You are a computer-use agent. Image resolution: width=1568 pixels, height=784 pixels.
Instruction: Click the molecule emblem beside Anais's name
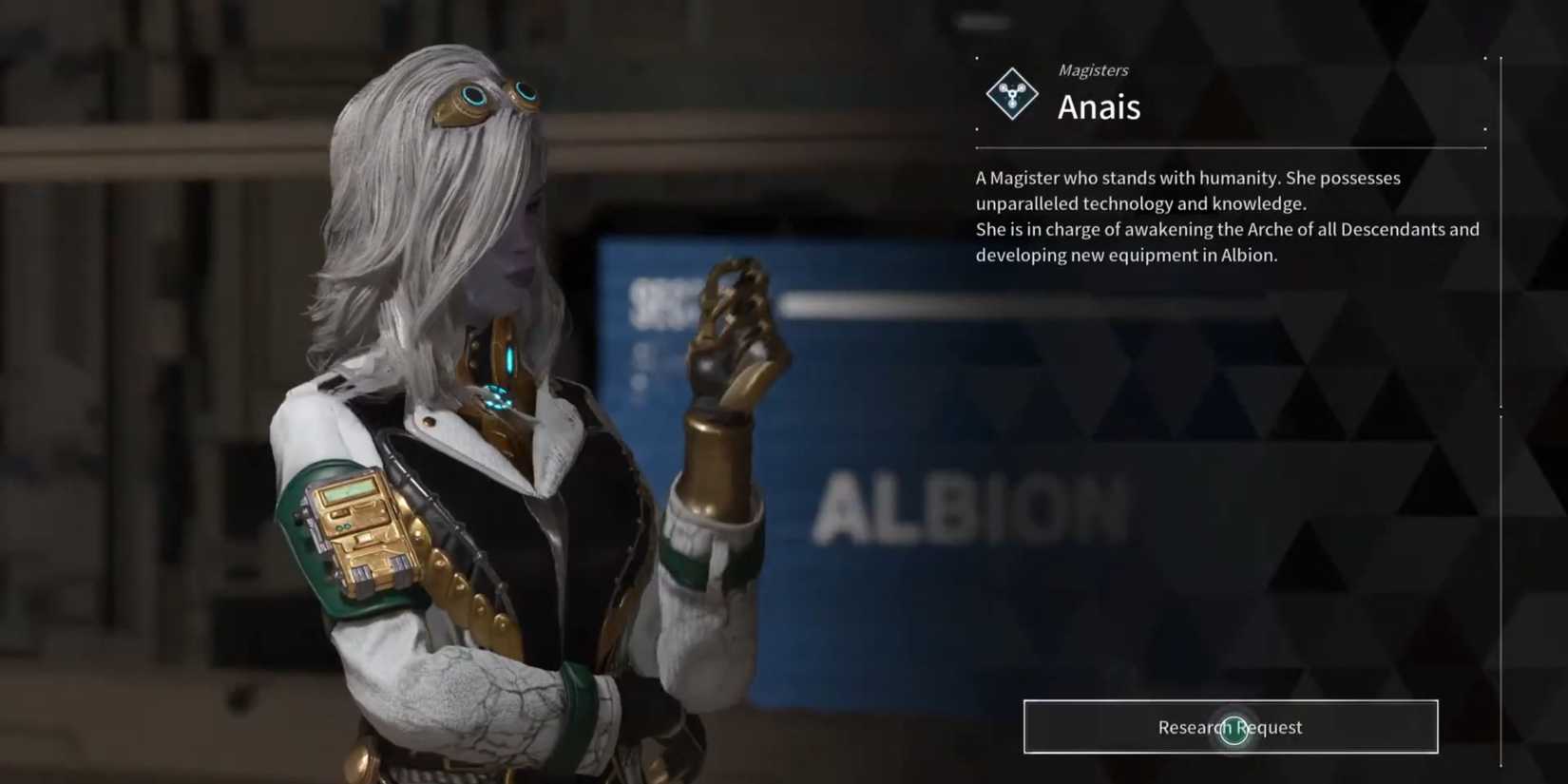[1011, 94]
